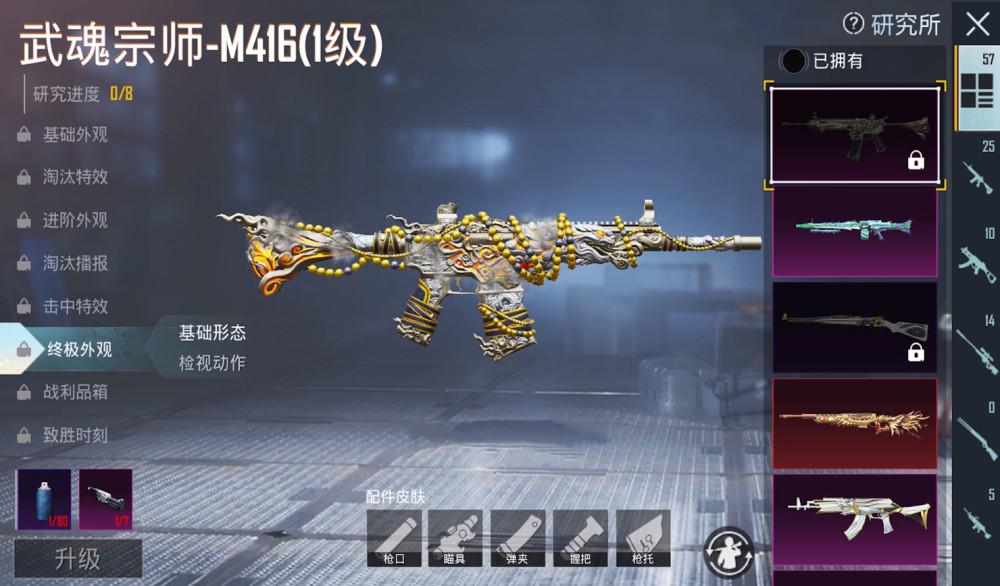Close the weapon upgrade screen
This screenshot has width=1000, height=586.
976,24
